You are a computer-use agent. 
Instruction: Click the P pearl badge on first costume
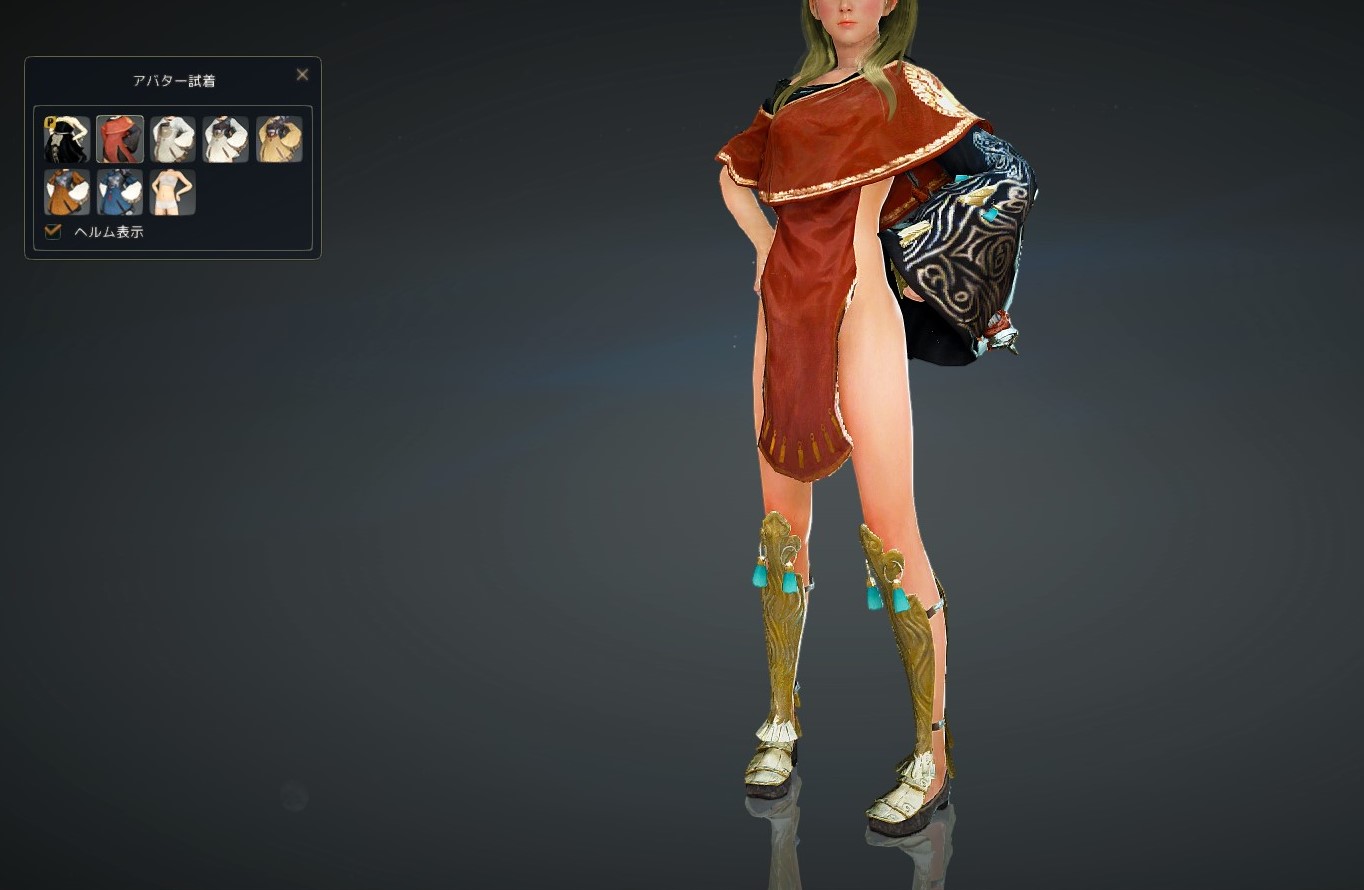50,122
